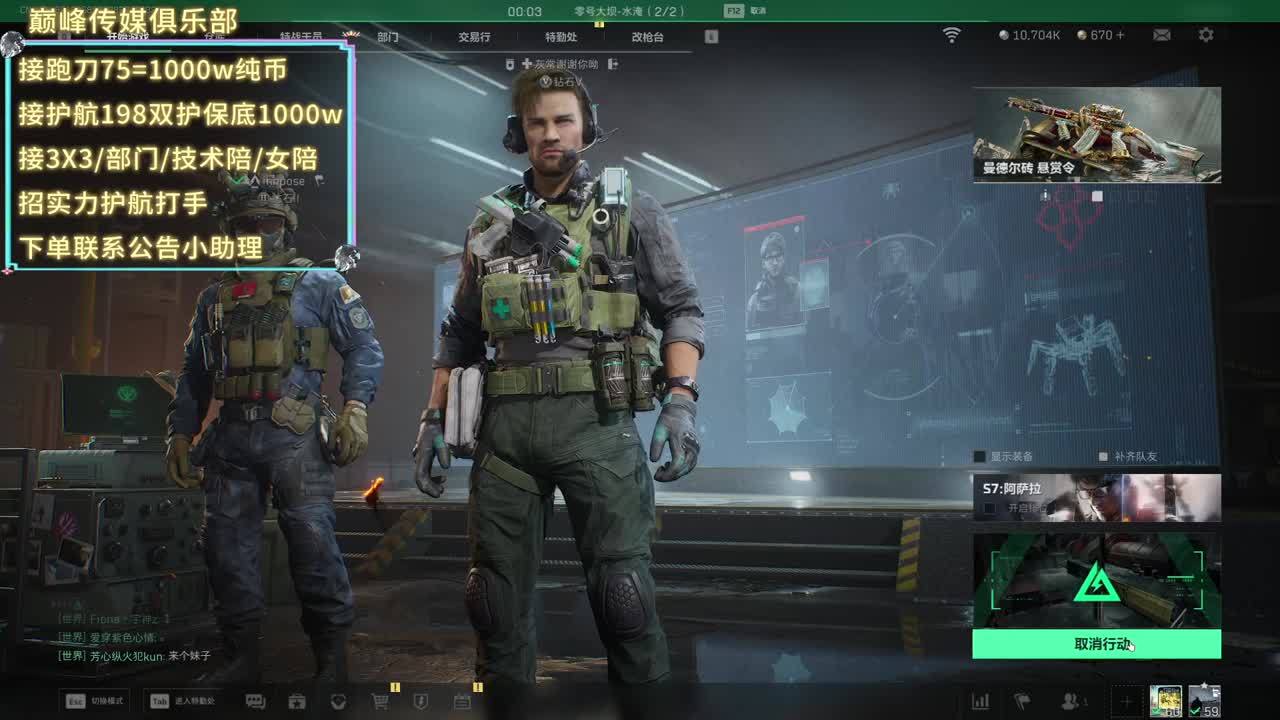Switch to the 交易行 trading tab
1280x720 pixels.
(x=474, y=37)
